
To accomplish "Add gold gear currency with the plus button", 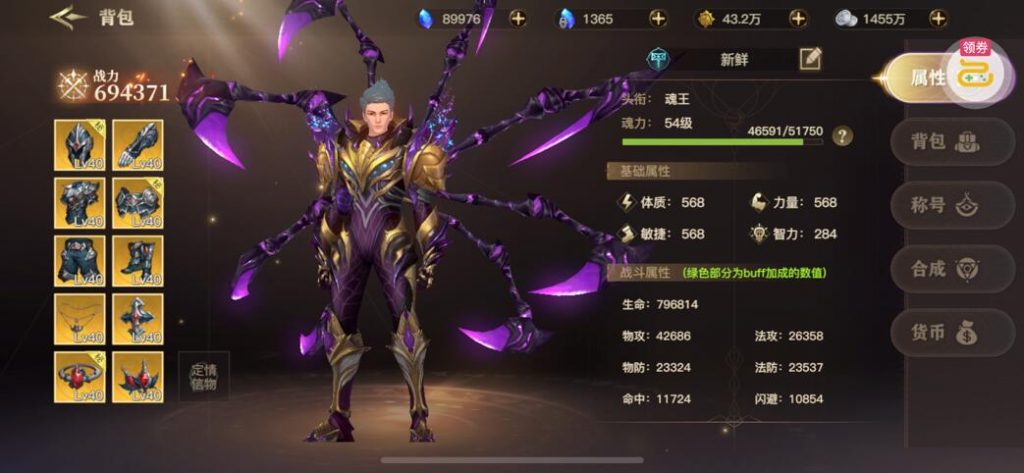I will 798,18.
